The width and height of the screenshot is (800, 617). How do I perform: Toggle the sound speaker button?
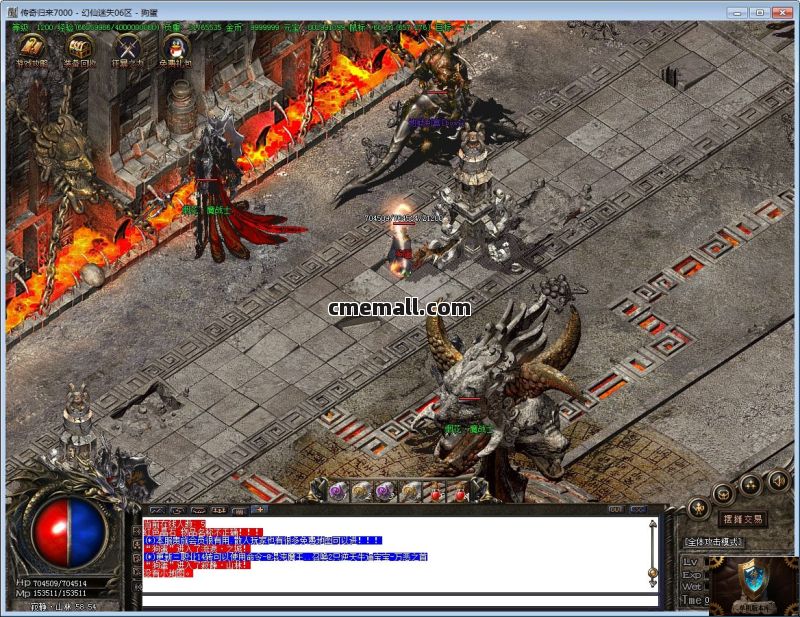click(x=778, y=482)
